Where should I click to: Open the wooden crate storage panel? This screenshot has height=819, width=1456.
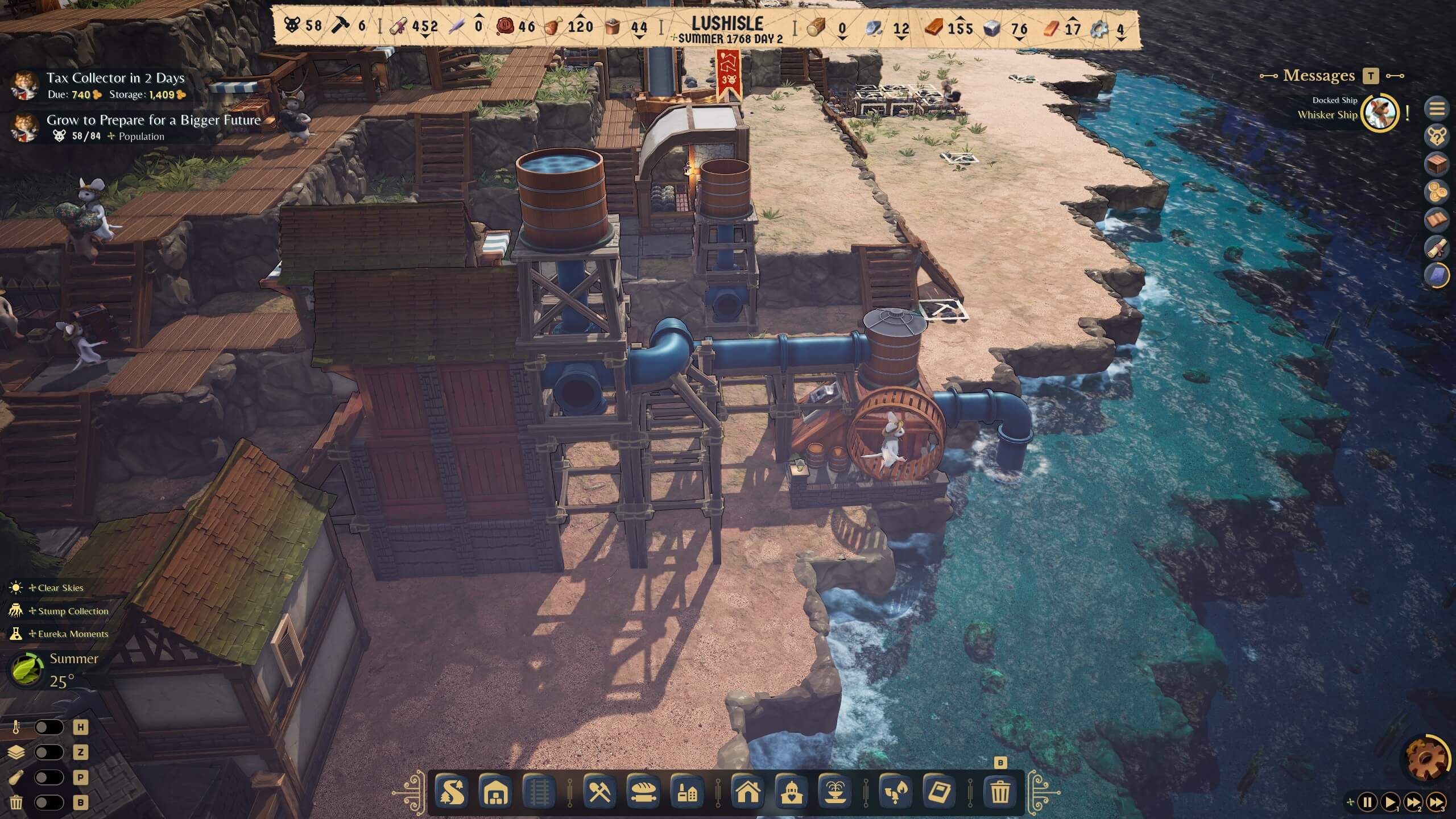point(1437,164)
